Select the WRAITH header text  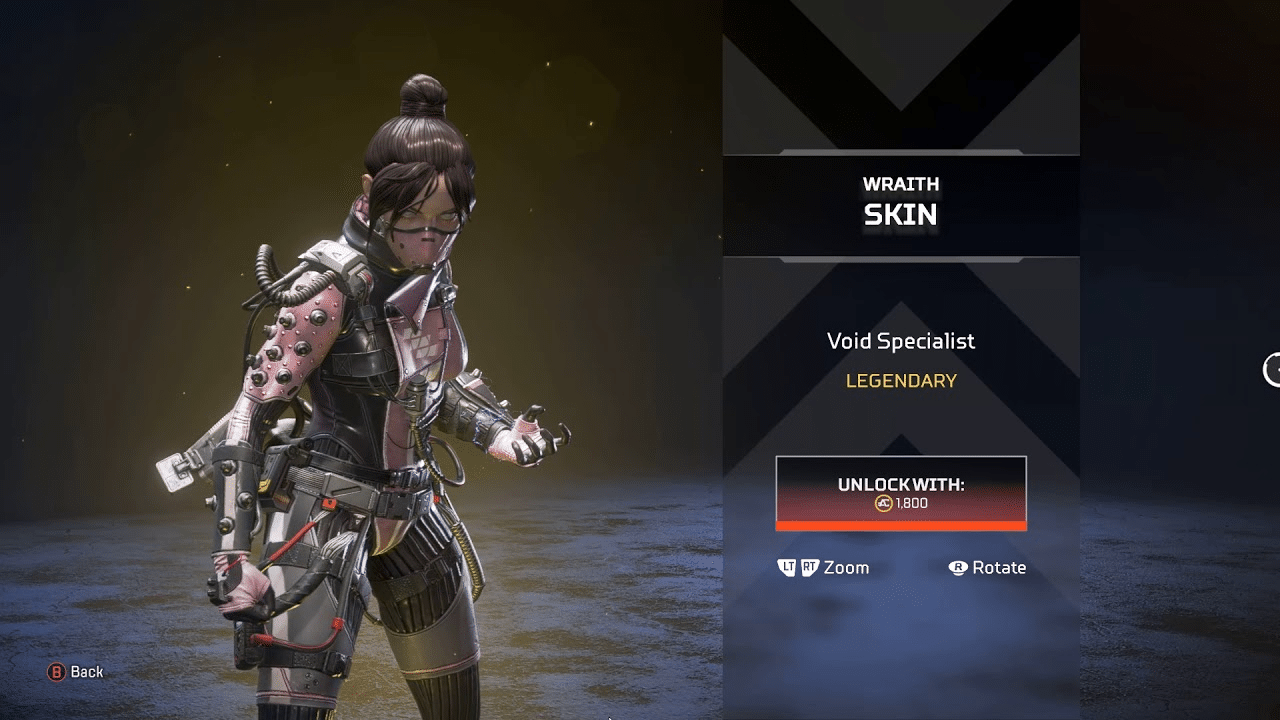[900, 184]
